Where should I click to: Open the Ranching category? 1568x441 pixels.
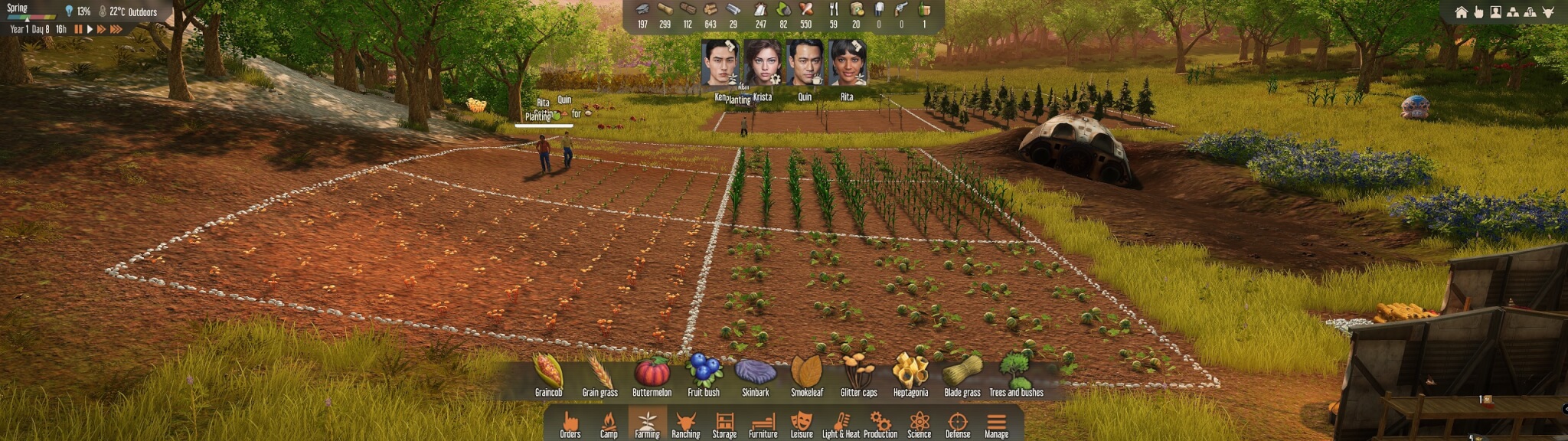tap(685, 424)
